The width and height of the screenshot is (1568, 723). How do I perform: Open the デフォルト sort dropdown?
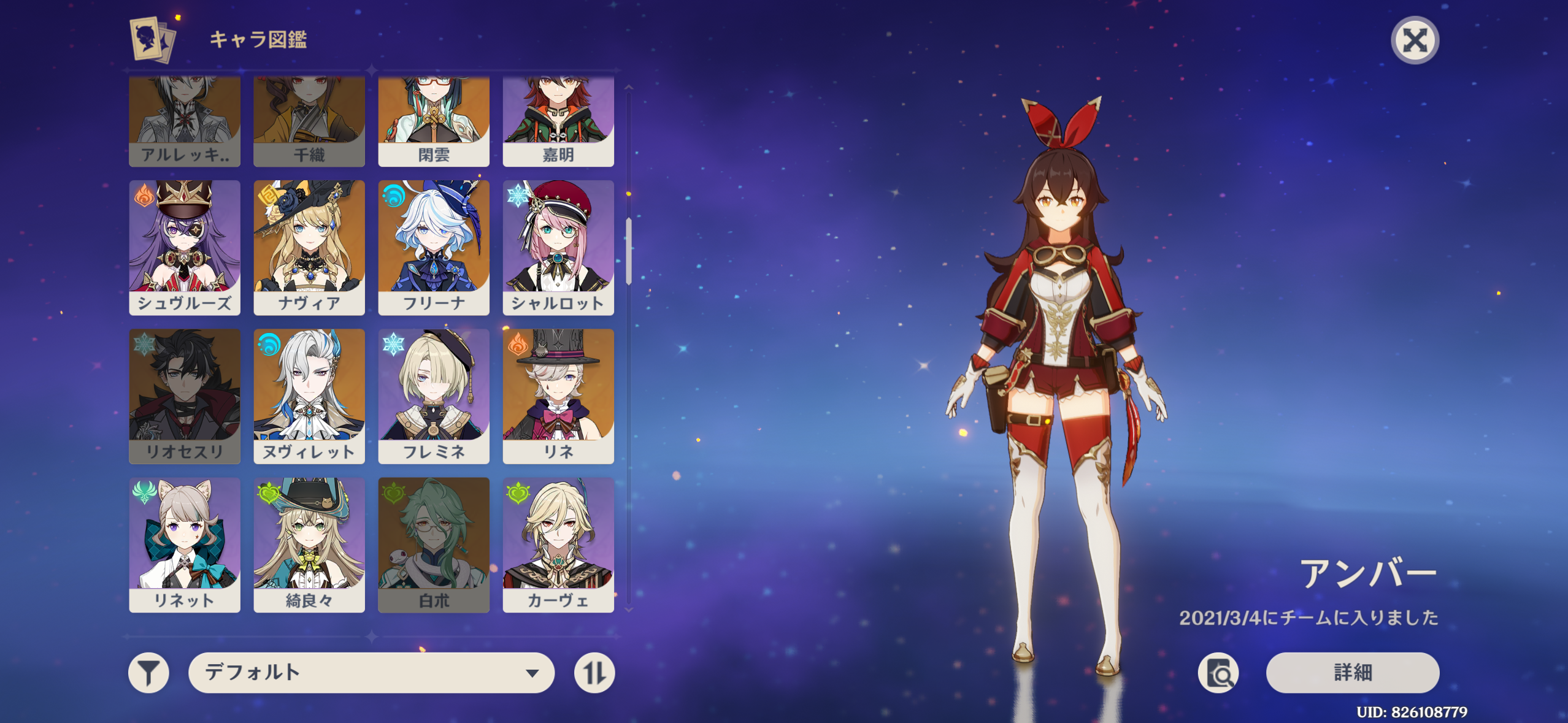point(371,673)
